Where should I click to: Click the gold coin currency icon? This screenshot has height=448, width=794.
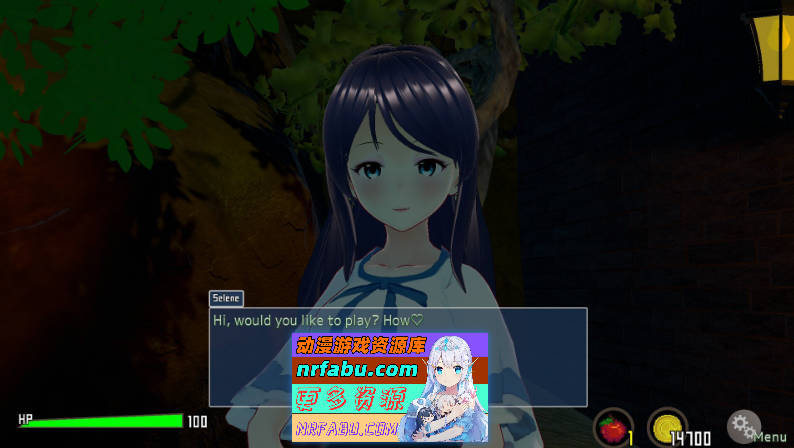(665, 428)
